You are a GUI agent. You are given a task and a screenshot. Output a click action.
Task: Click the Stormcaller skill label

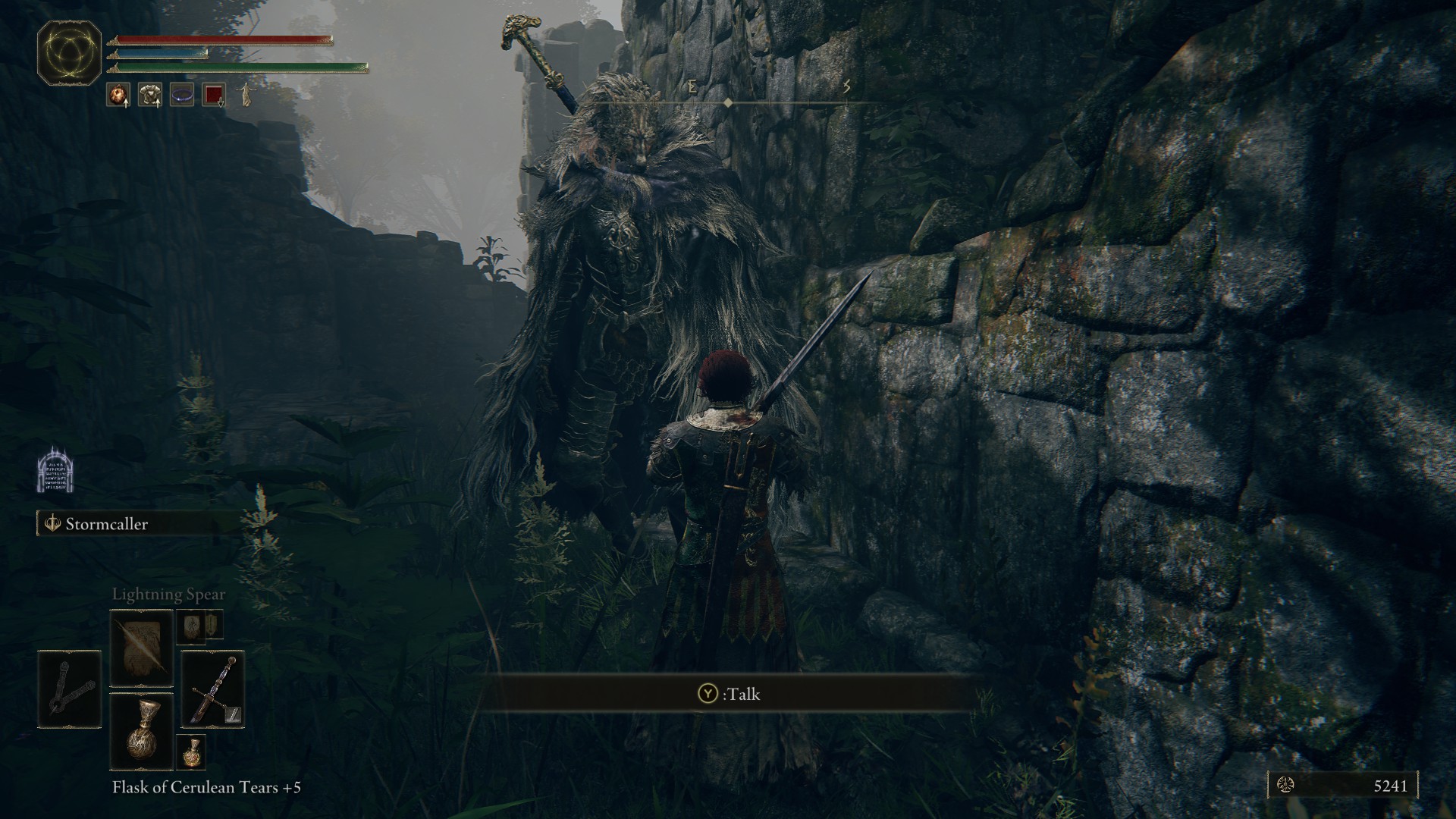pyautogui.click(x=106, y=524)
